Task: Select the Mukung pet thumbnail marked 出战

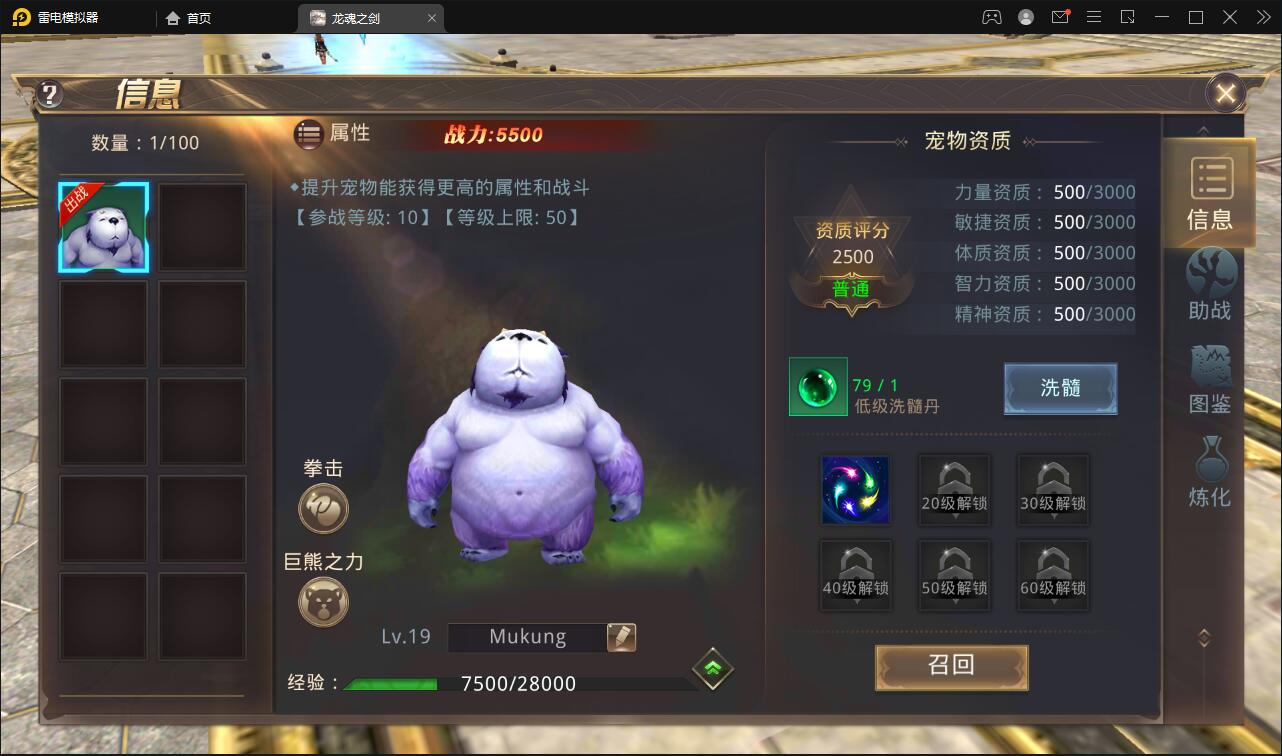Action: pyautogui.click(x=102, y=227)
